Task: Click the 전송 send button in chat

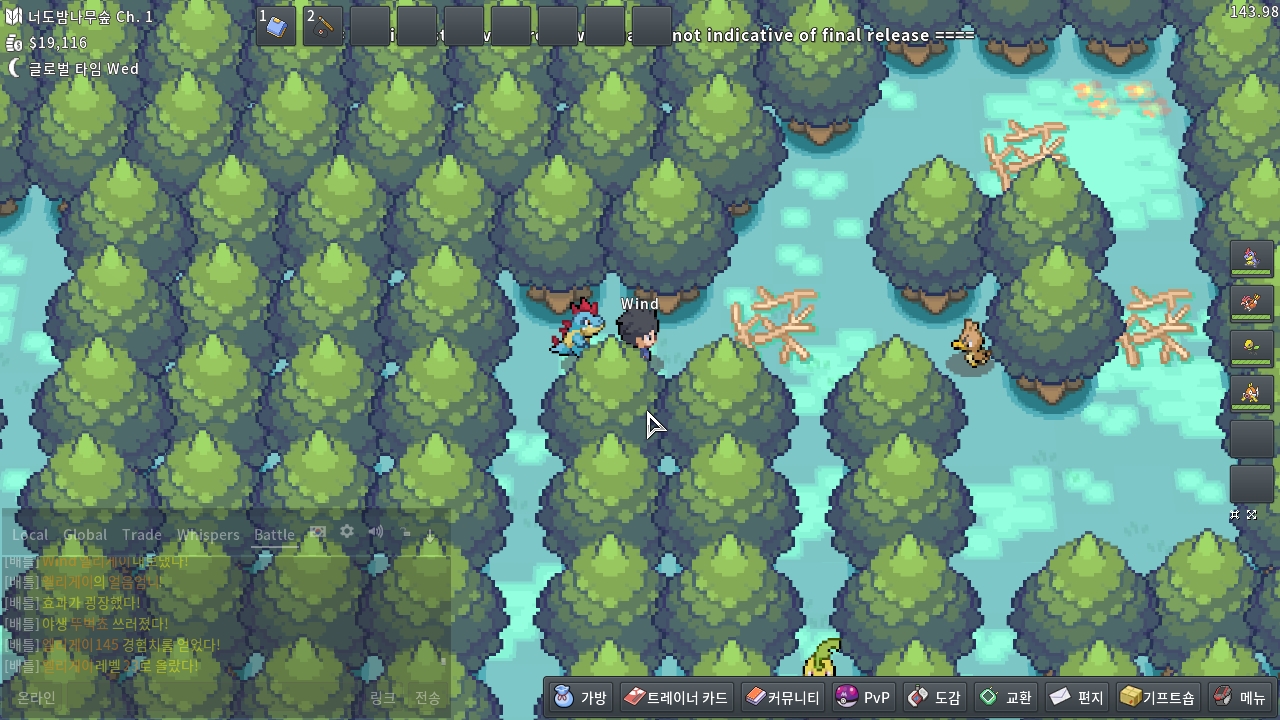Action: click(x=428, y=697)
